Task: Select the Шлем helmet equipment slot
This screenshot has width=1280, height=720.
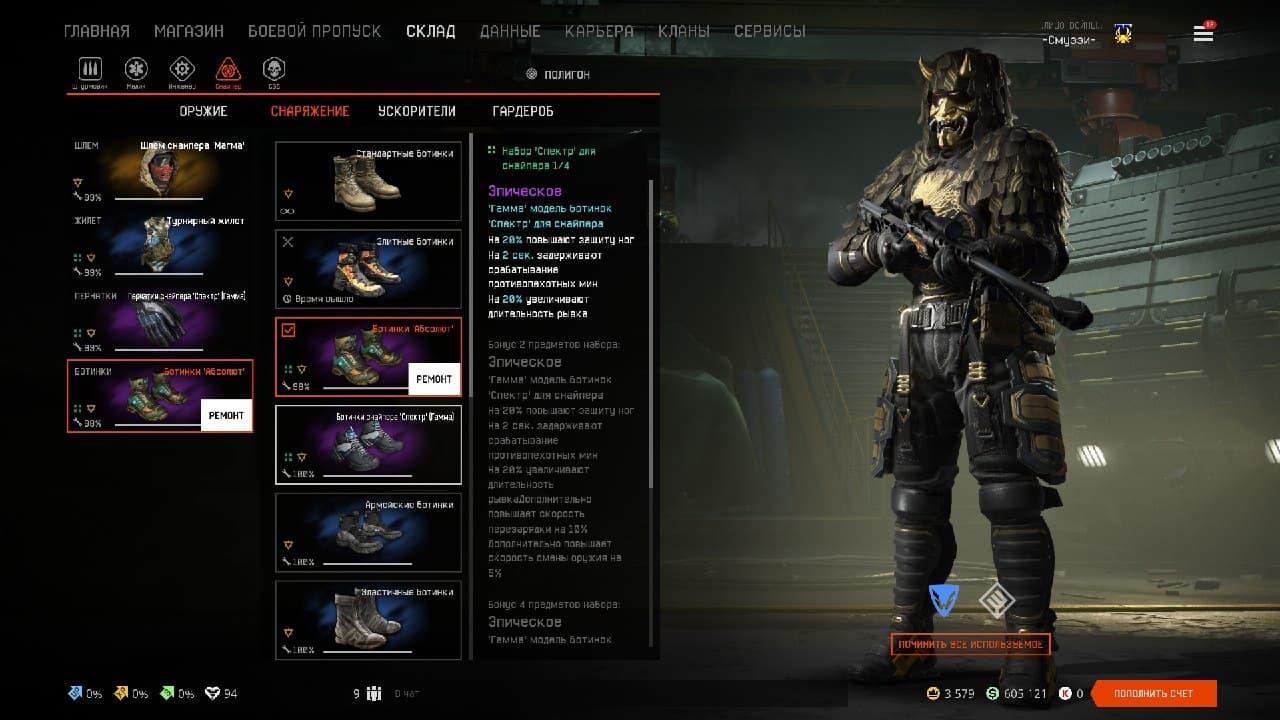Action: point(160,170)
